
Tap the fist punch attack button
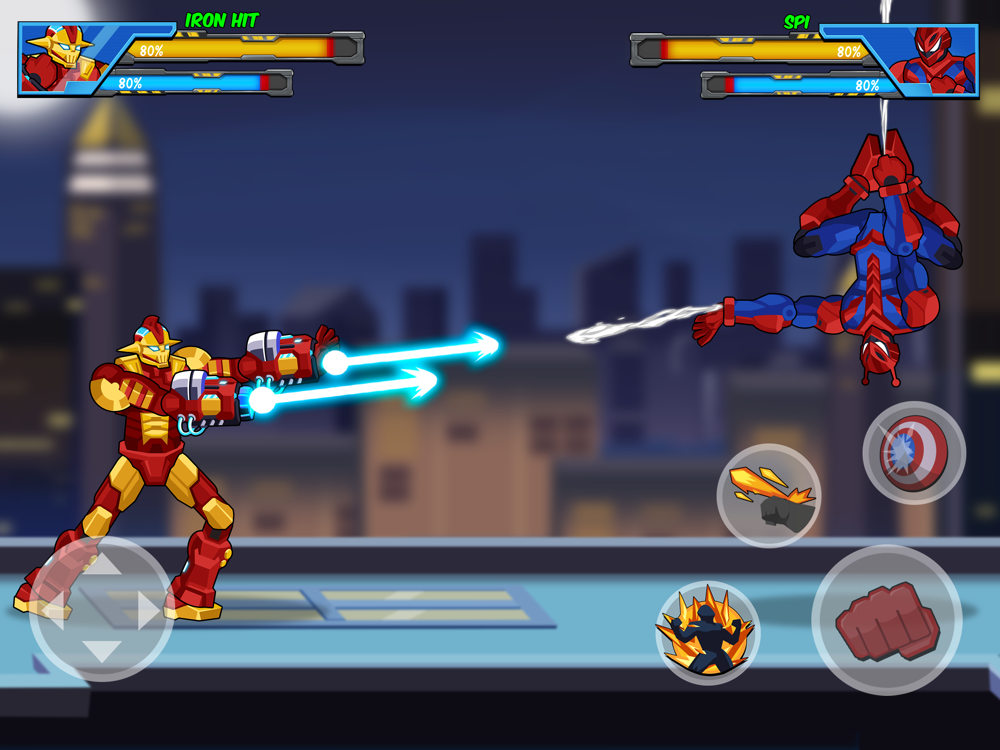(886, 620)
